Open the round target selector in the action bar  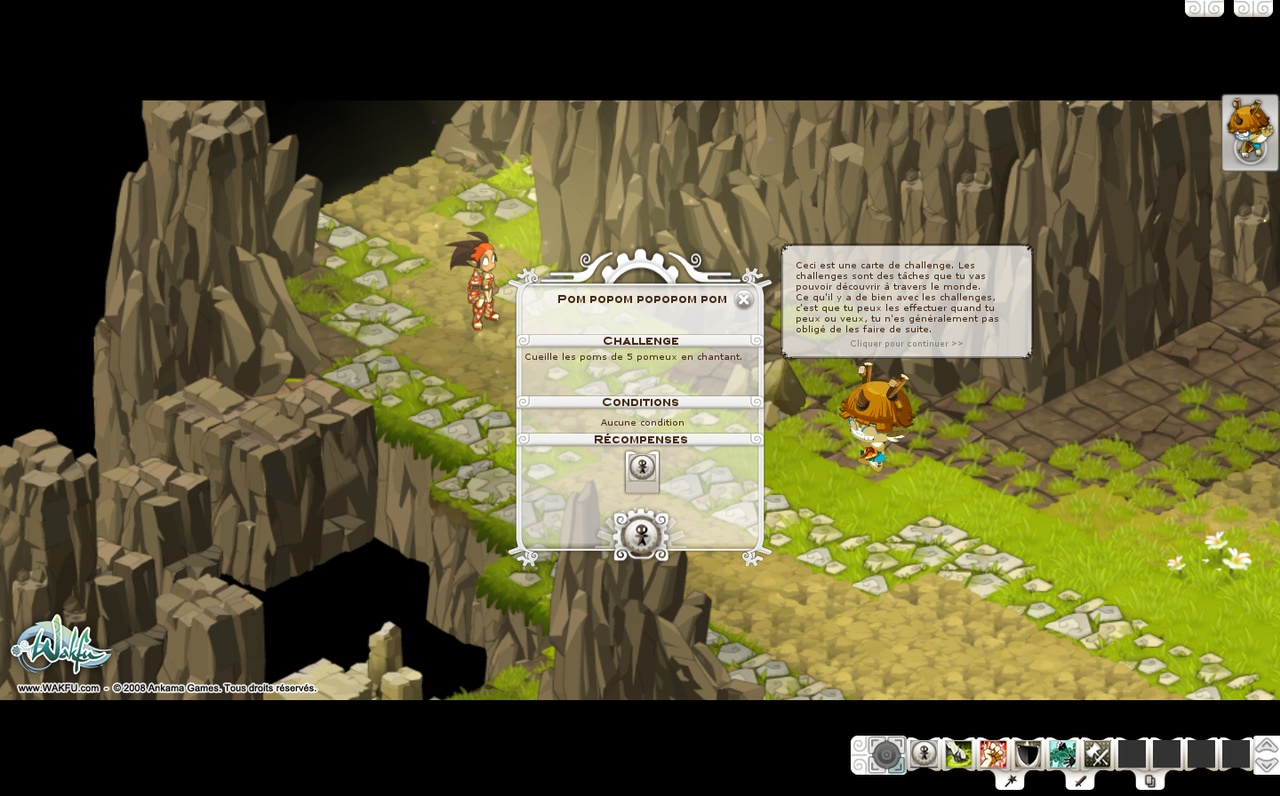pyautogui.click(x=886, y=755)
